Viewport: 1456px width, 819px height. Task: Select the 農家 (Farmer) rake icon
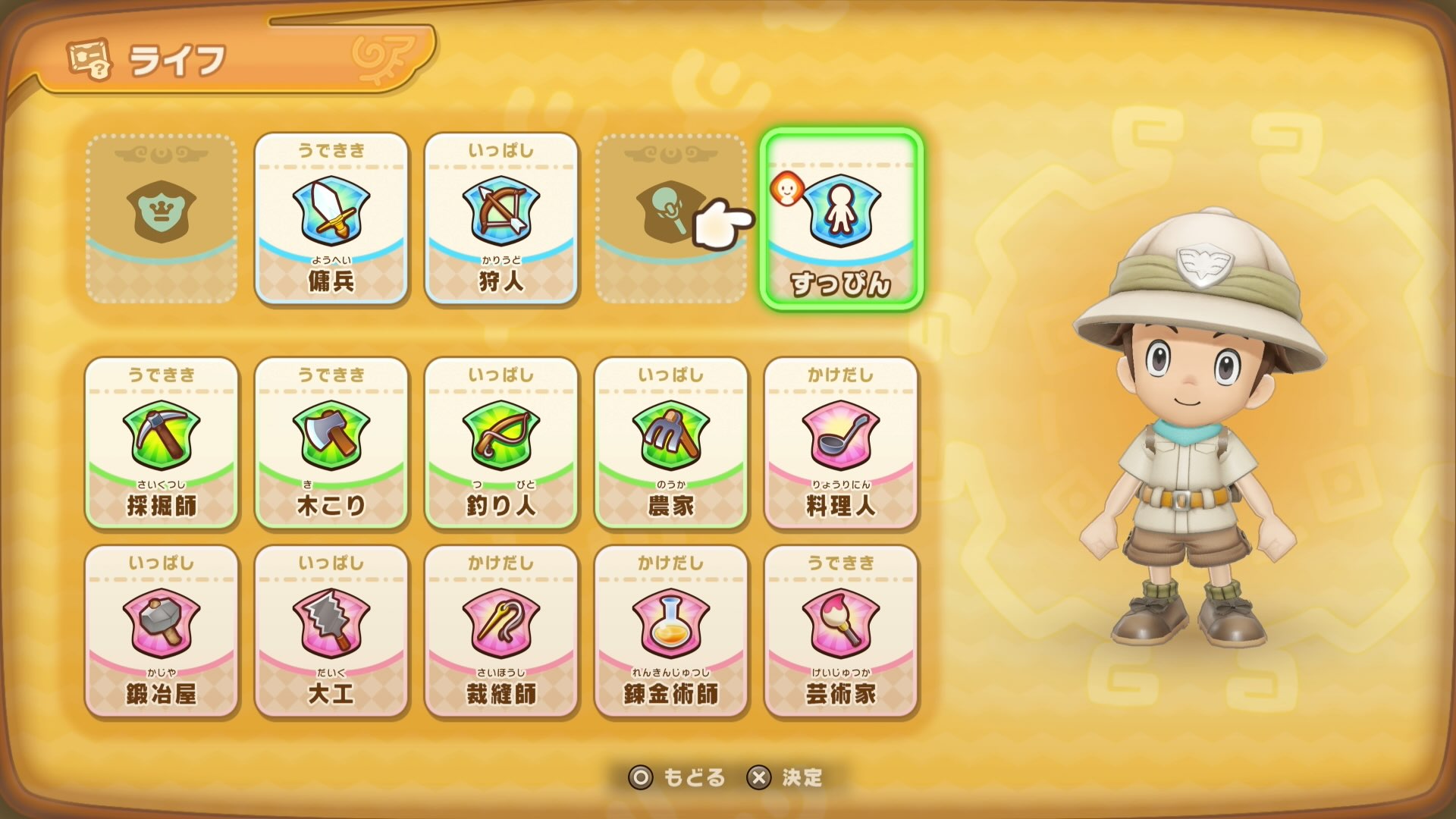(672, 440)
